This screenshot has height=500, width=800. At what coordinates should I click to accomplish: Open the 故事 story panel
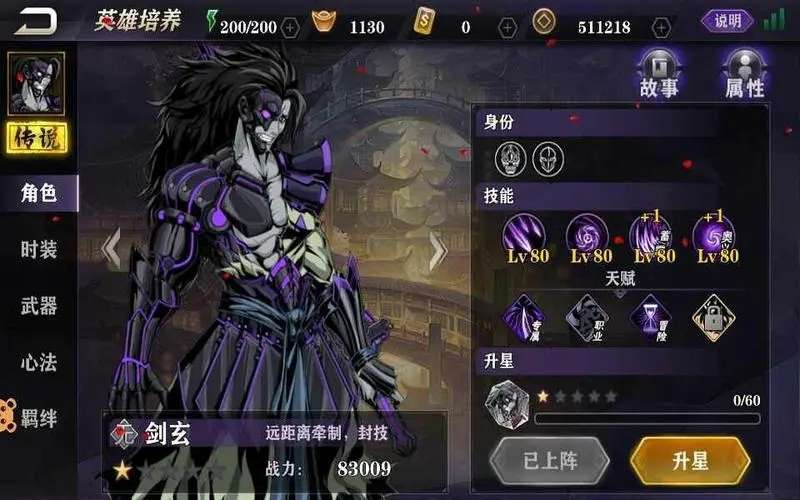(x=659, y=73)
